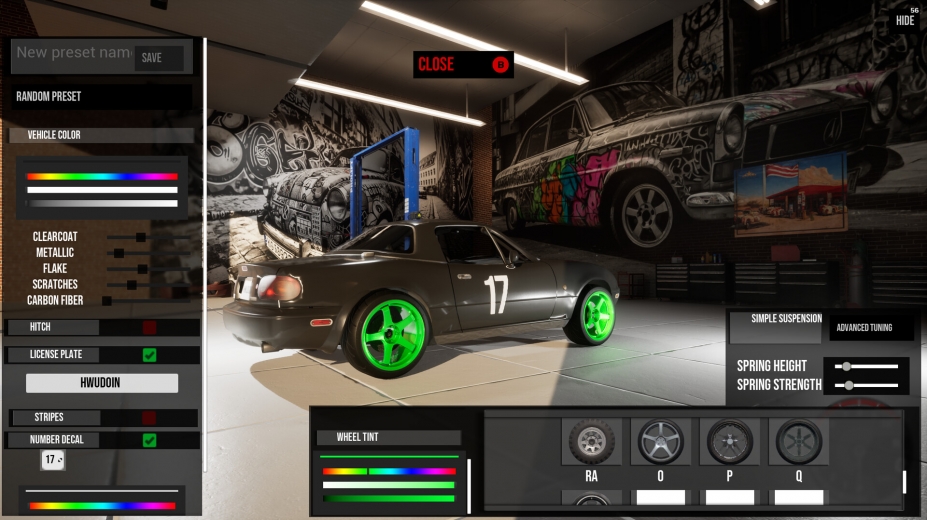The height and width of the screenshot is (520, 927).
Task: Apply a Random Preset
Action: pyautogui.click(x=102, y=97)
